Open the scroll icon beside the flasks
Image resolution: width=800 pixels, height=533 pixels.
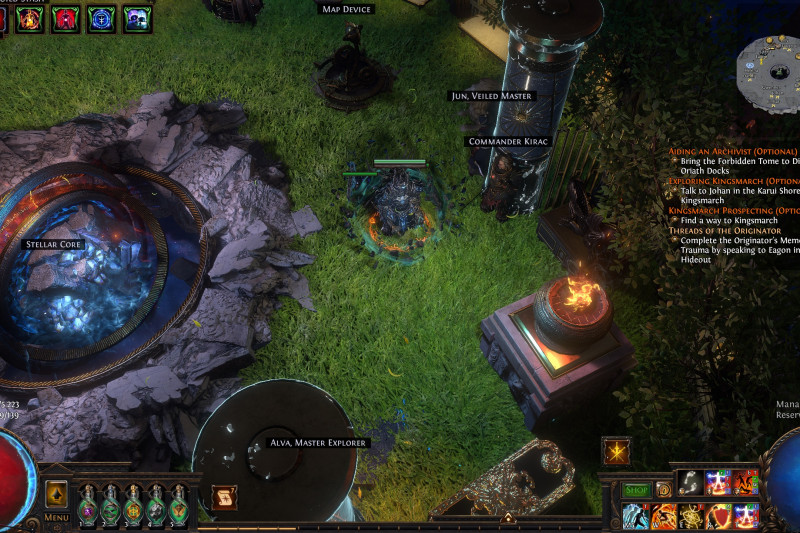224,497
